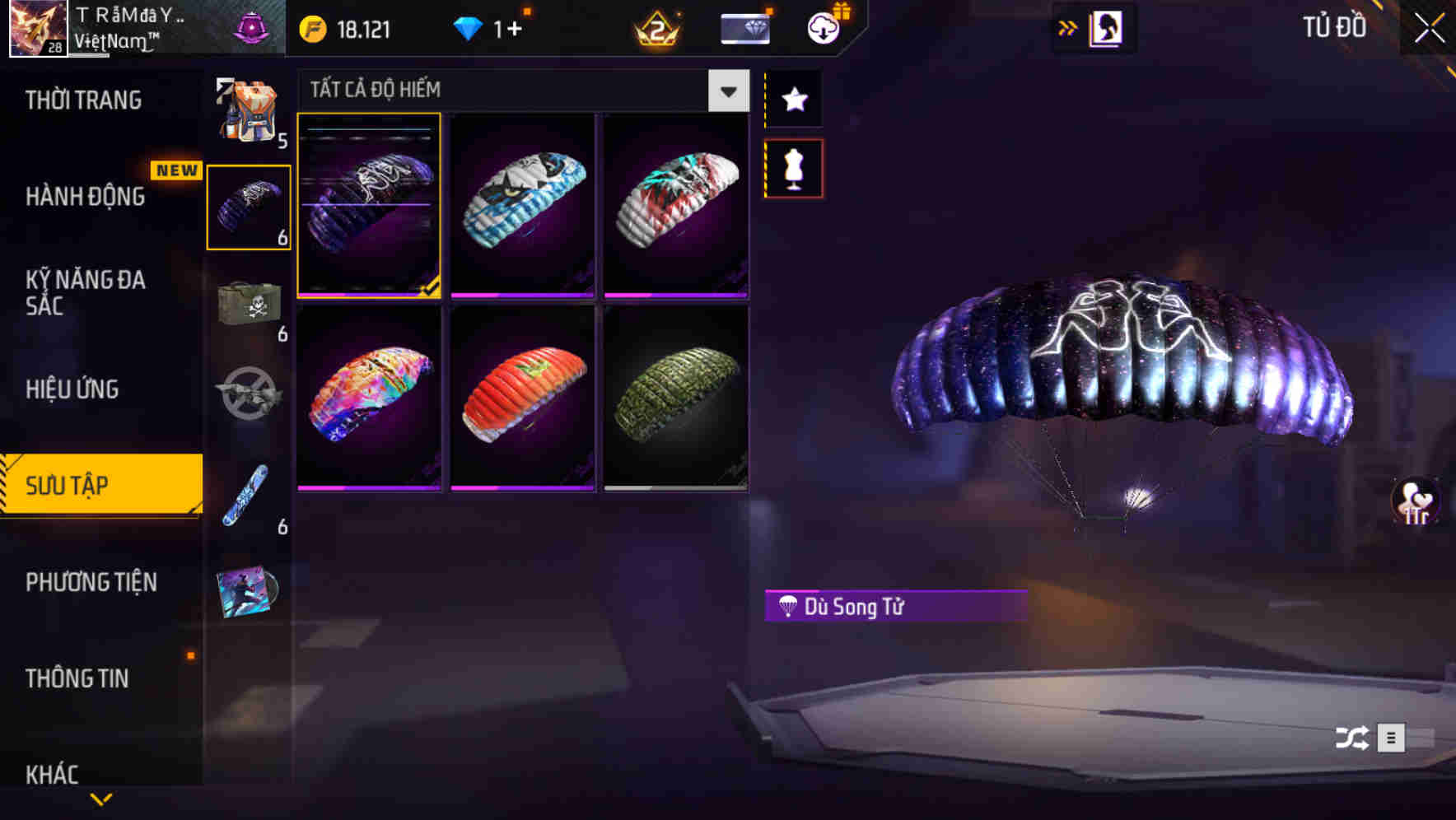Toggle the star favorites filter
Screen dimensions: 1456x820
coord(793,100)
